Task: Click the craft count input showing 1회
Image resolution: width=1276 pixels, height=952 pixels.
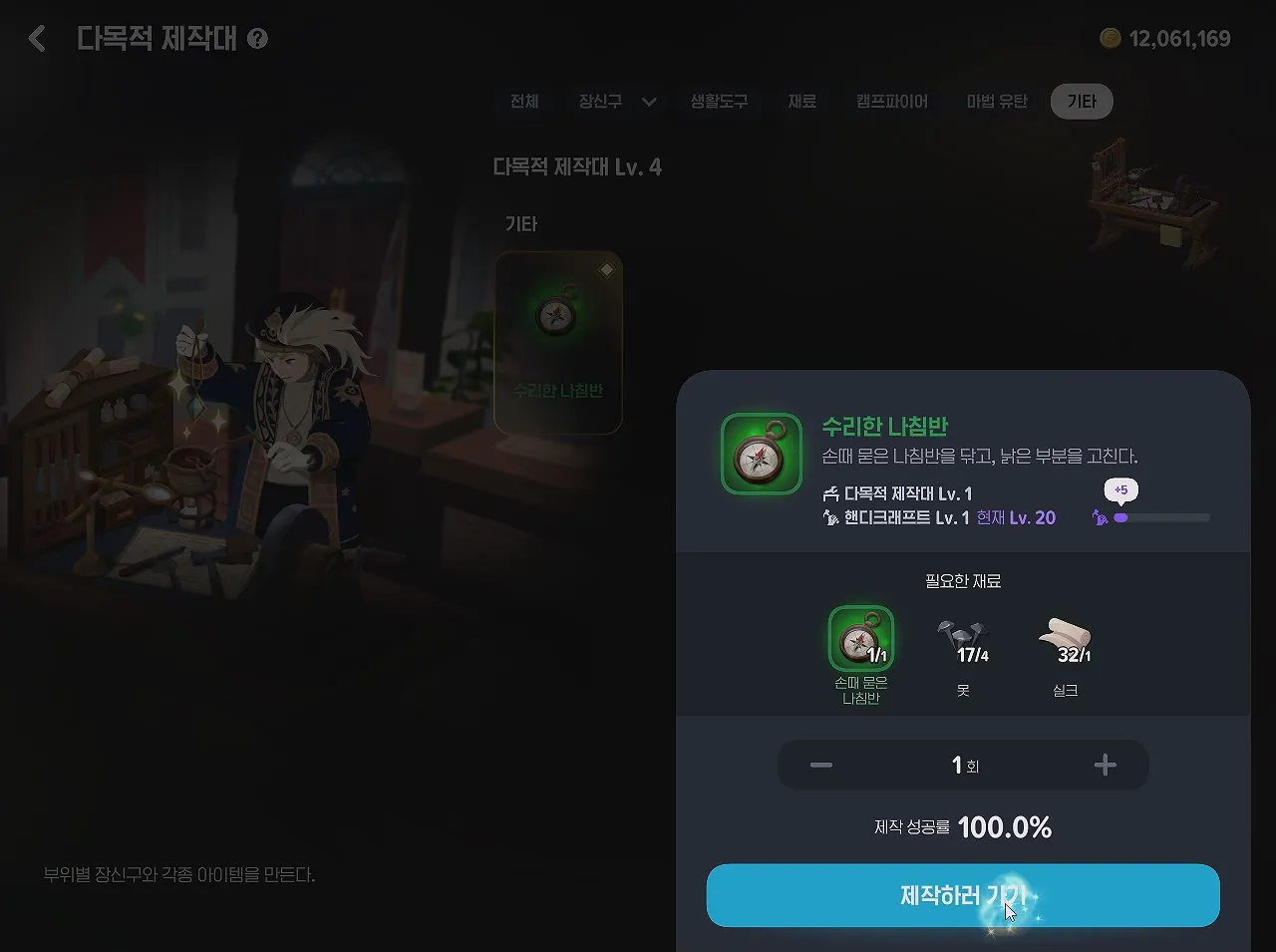Action: pos(962,765)
